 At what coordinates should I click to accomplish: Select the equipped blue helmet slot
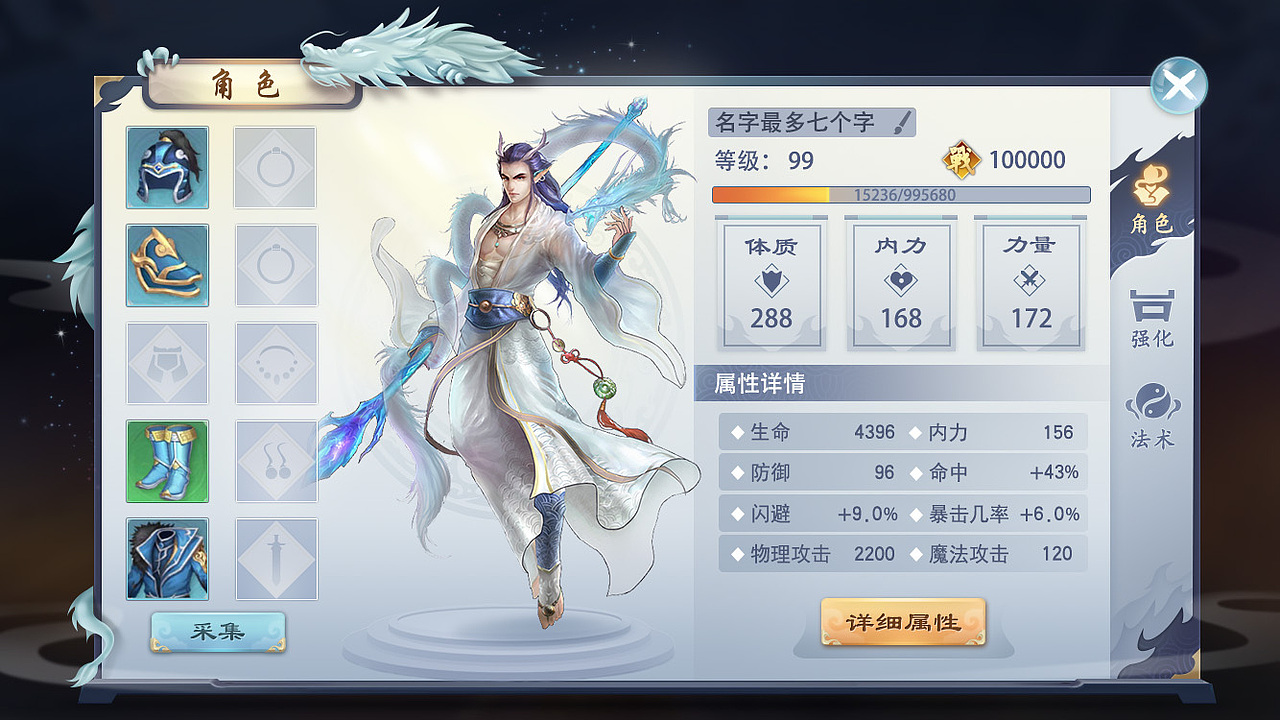click(167, 166)
